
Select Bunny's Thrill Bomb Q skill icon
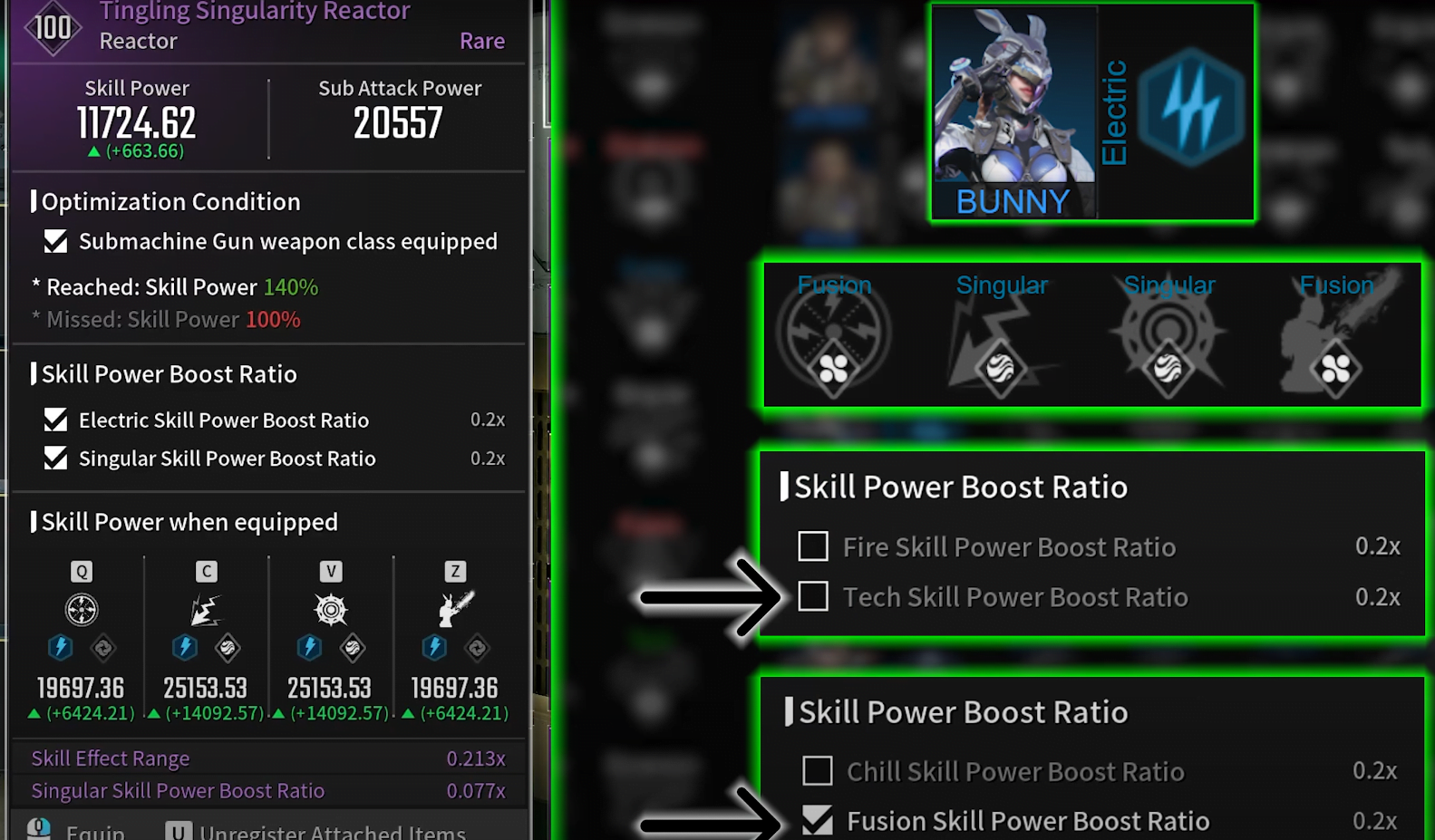[x=81, y=609]
